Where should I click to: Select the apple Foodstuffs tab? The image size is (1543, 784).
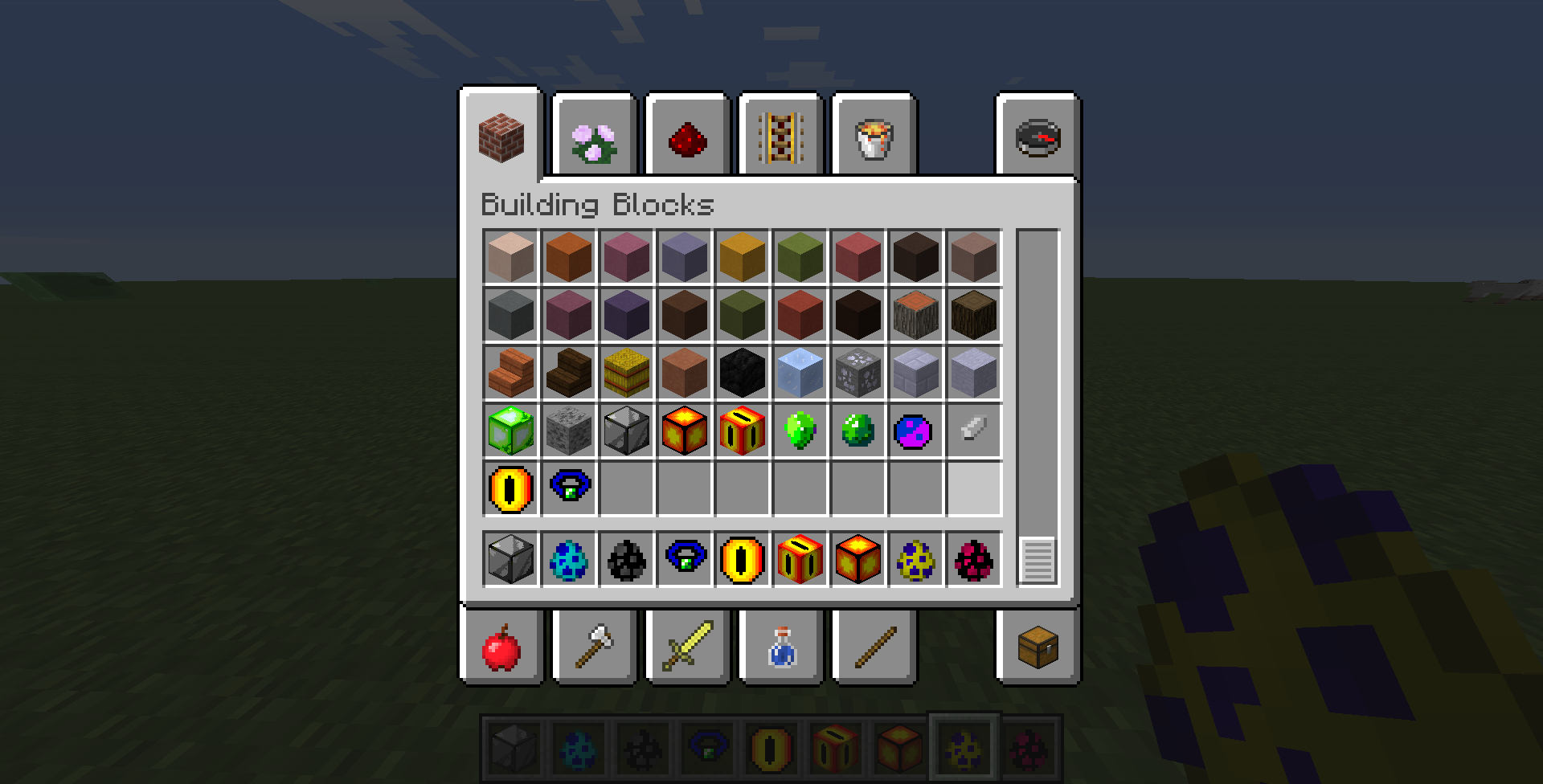coord(501,647)
